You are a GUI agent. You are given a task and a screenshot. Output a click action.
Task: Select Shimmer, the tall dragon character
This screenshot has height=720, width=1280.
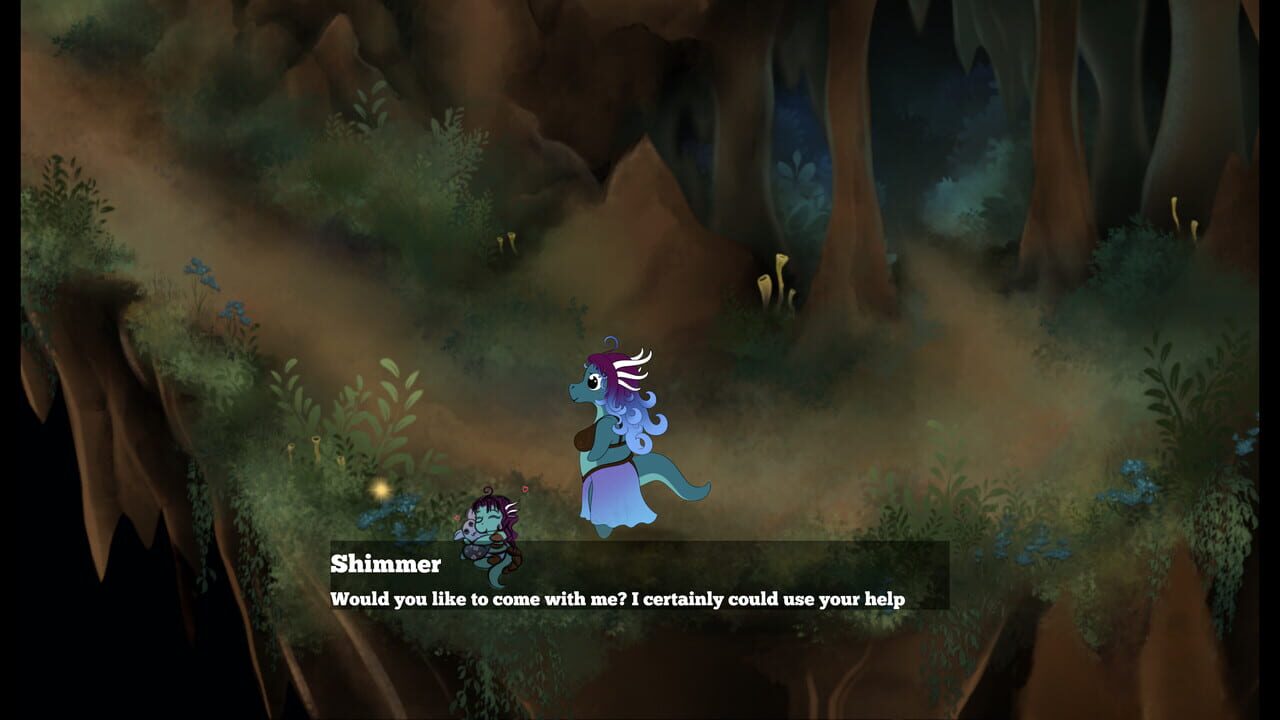tap(610, 440)
